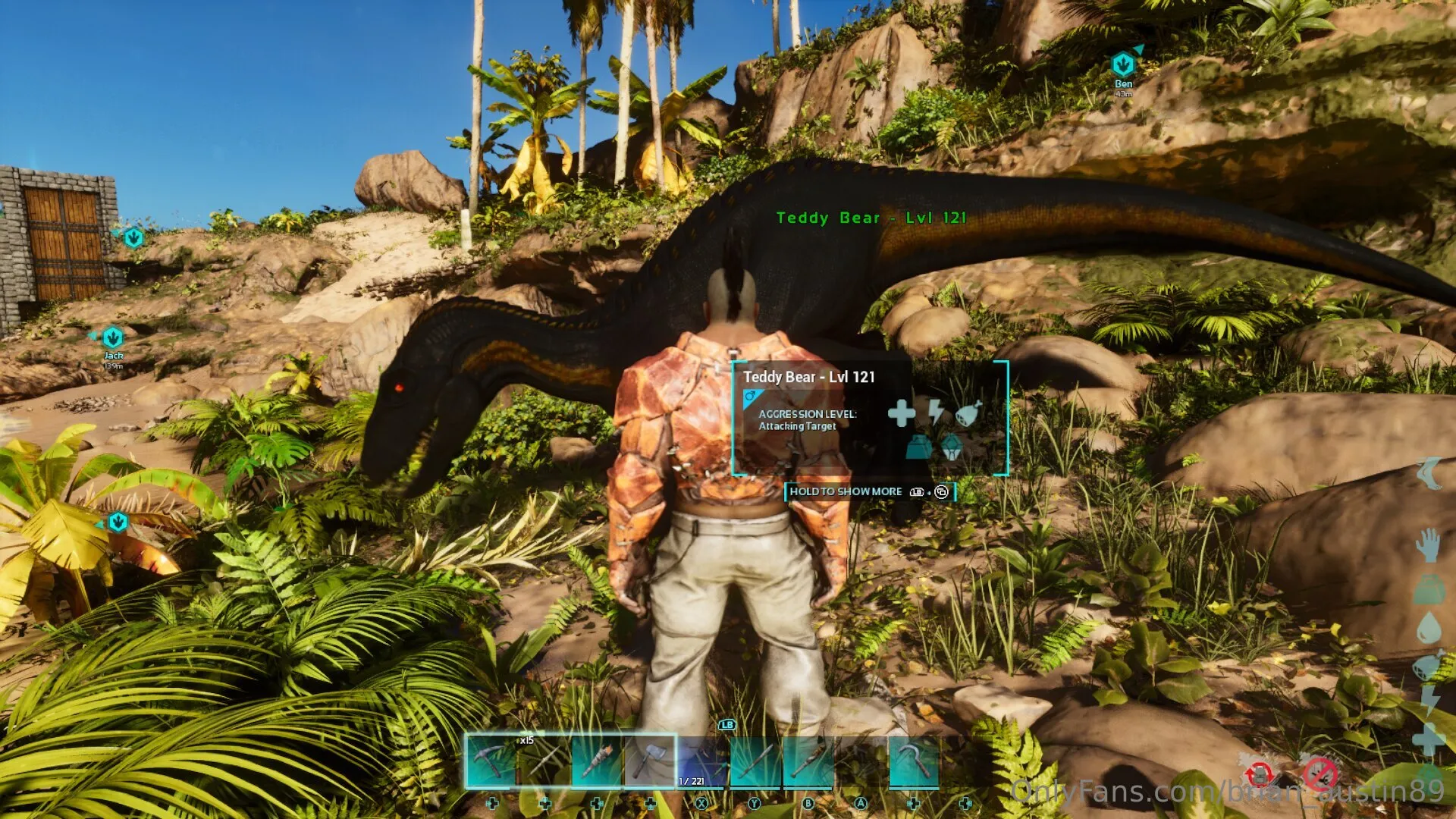Click the red prohibited-sign status effect icon

tap(1320, 774)
